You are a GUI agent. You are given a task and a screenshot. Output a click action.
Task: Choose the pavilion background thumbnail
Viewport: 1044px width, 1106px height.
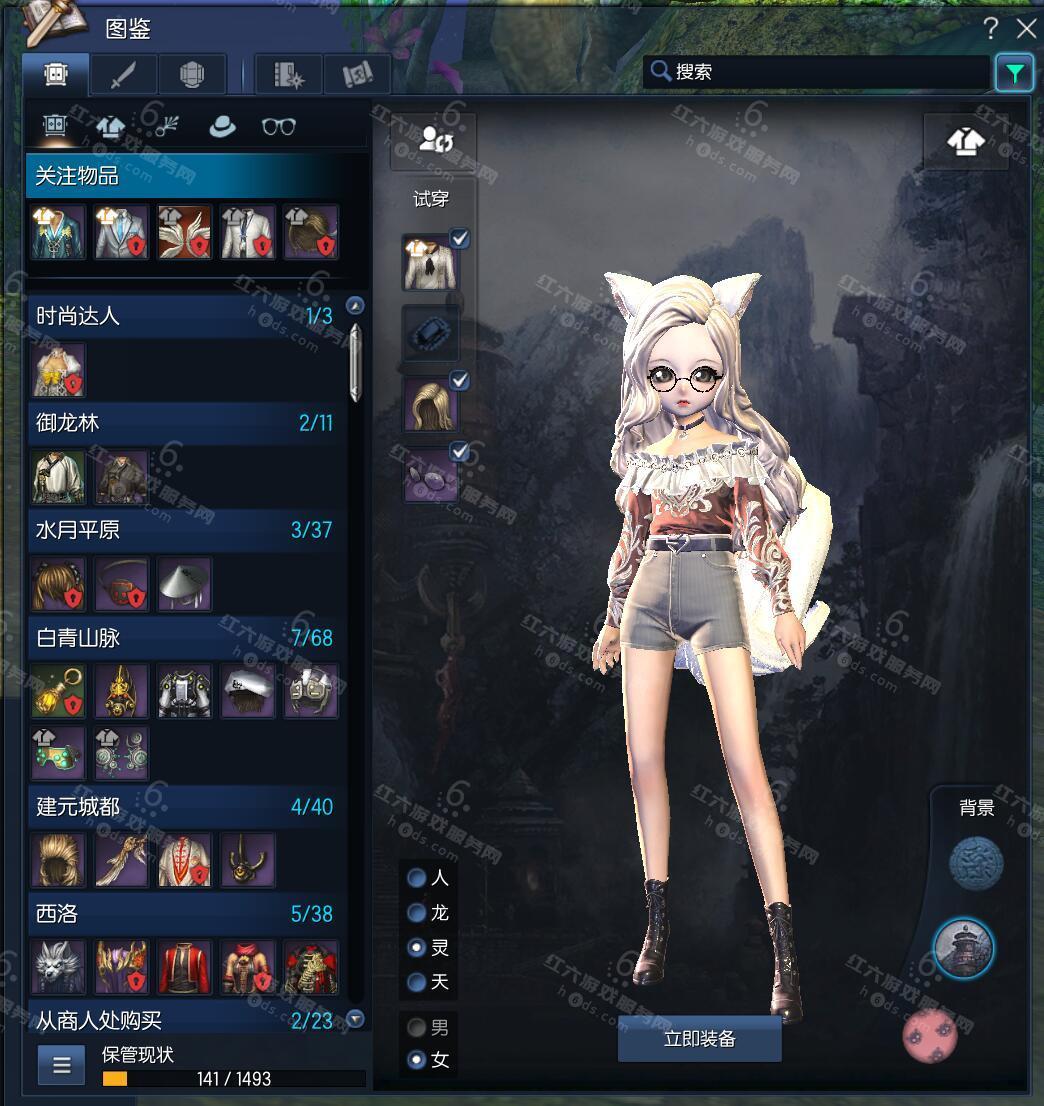point(962,947)
